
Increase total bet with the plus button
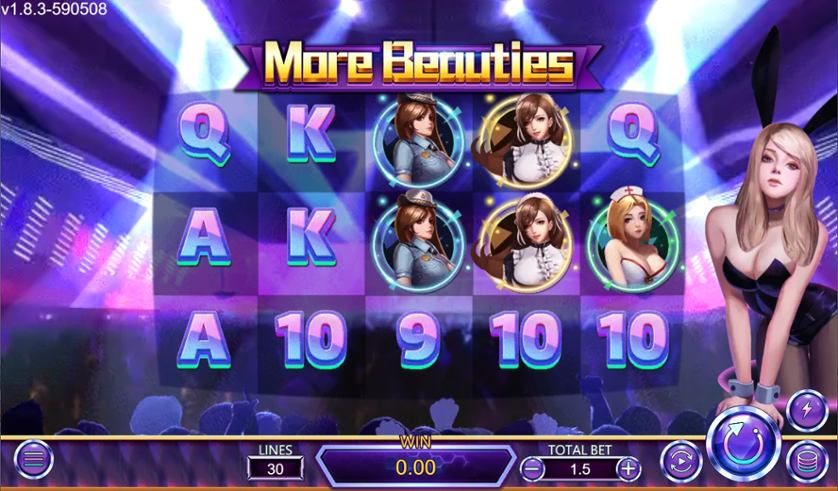tap(628, 467)
